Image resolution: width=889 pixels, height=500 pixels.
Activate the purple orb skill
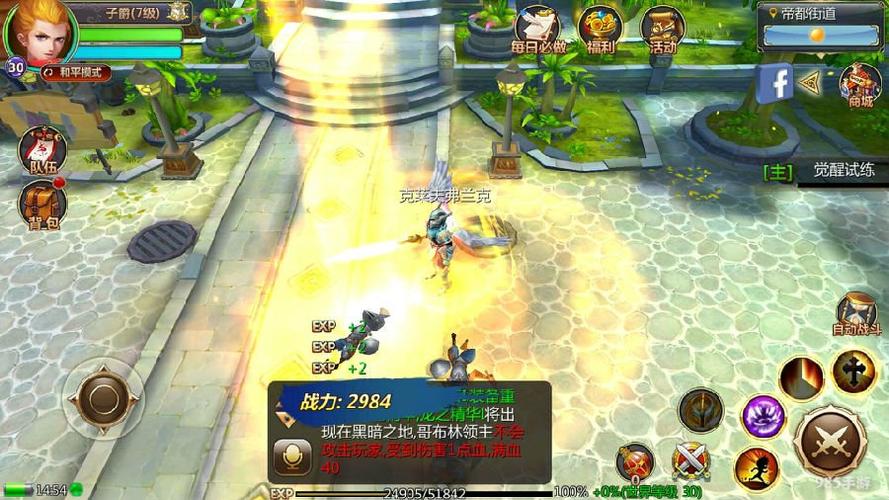pos(763,415)
